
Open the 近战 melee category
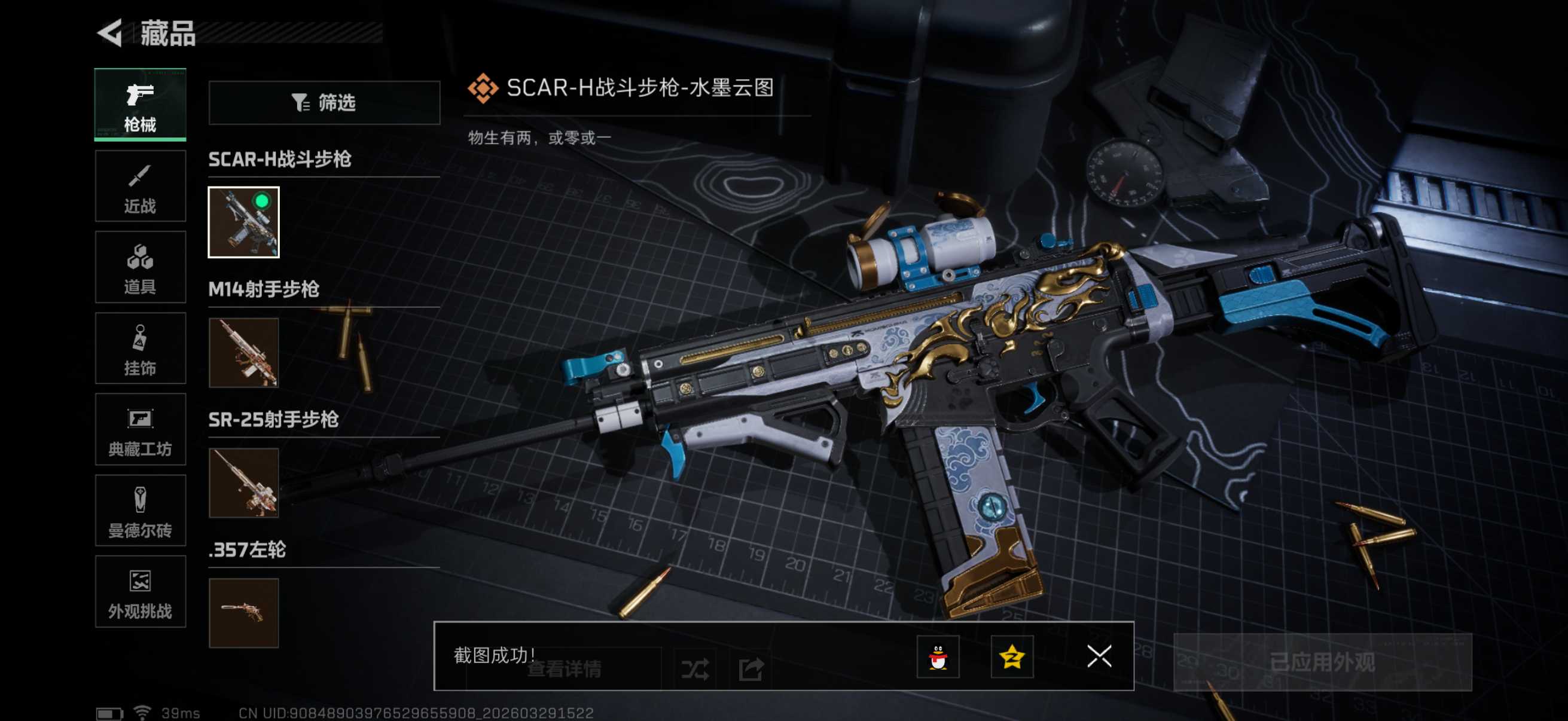[x=140, y=186]
